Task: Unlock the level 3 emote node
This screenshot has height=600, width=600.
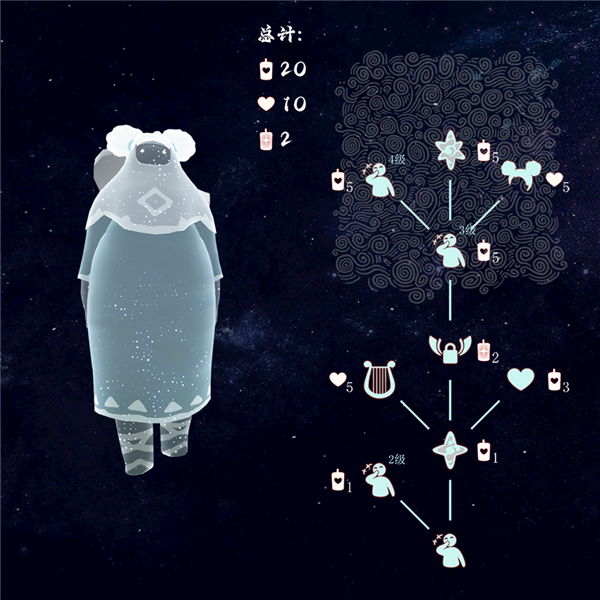Action: (x=451, y=248)
